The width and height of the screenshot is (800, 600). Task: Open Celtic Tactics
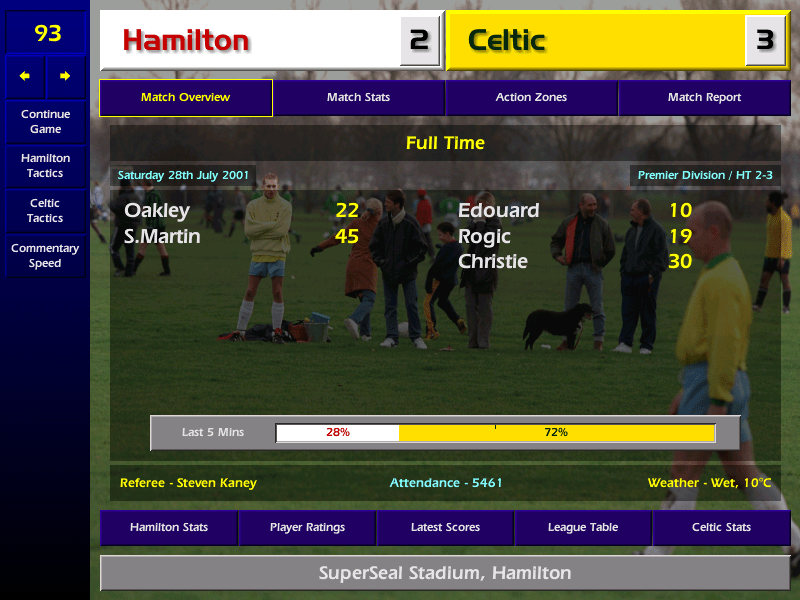[45, 210]
